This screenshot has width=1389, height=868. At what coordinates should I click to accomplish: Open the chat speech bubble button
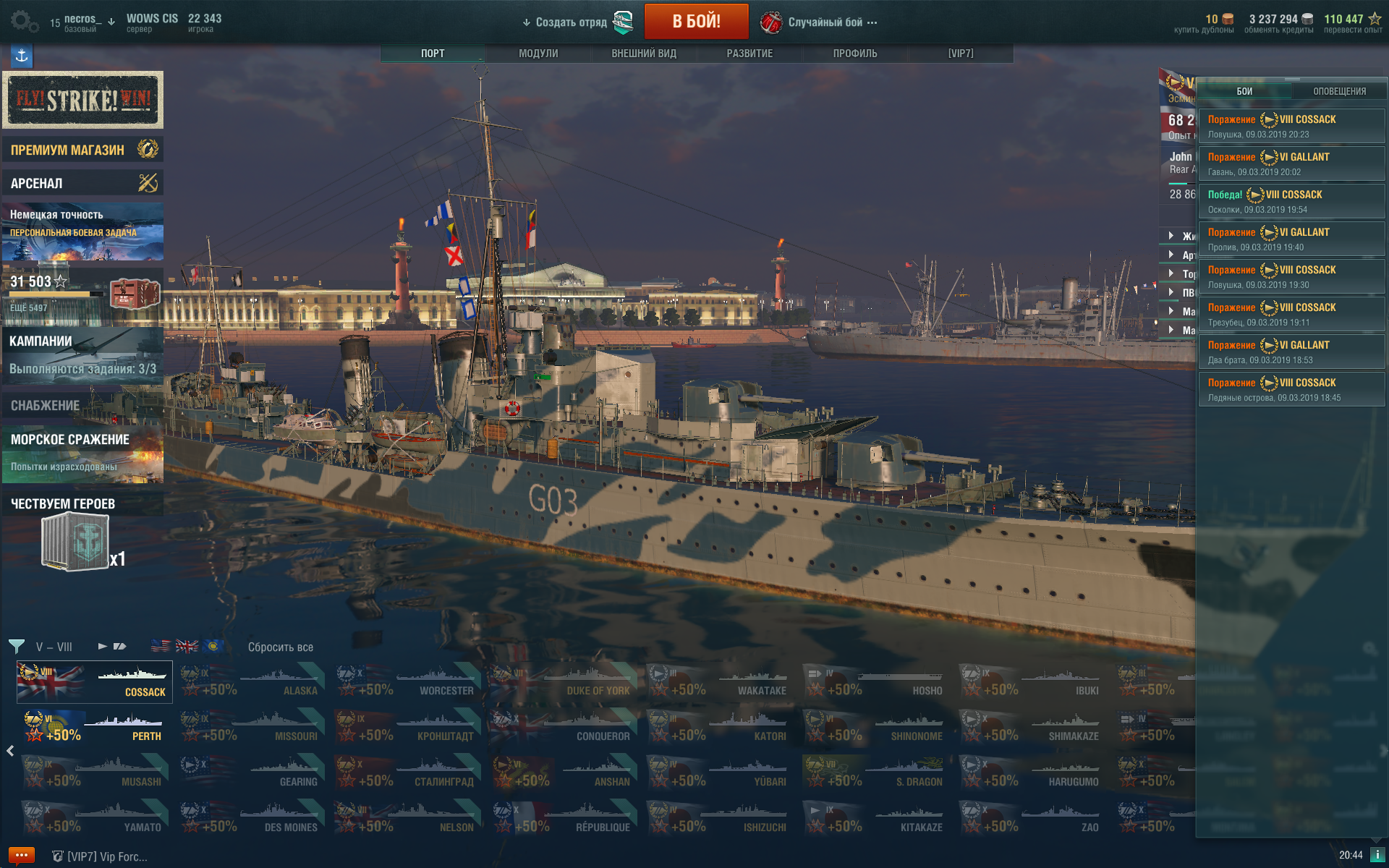point(21,855)
